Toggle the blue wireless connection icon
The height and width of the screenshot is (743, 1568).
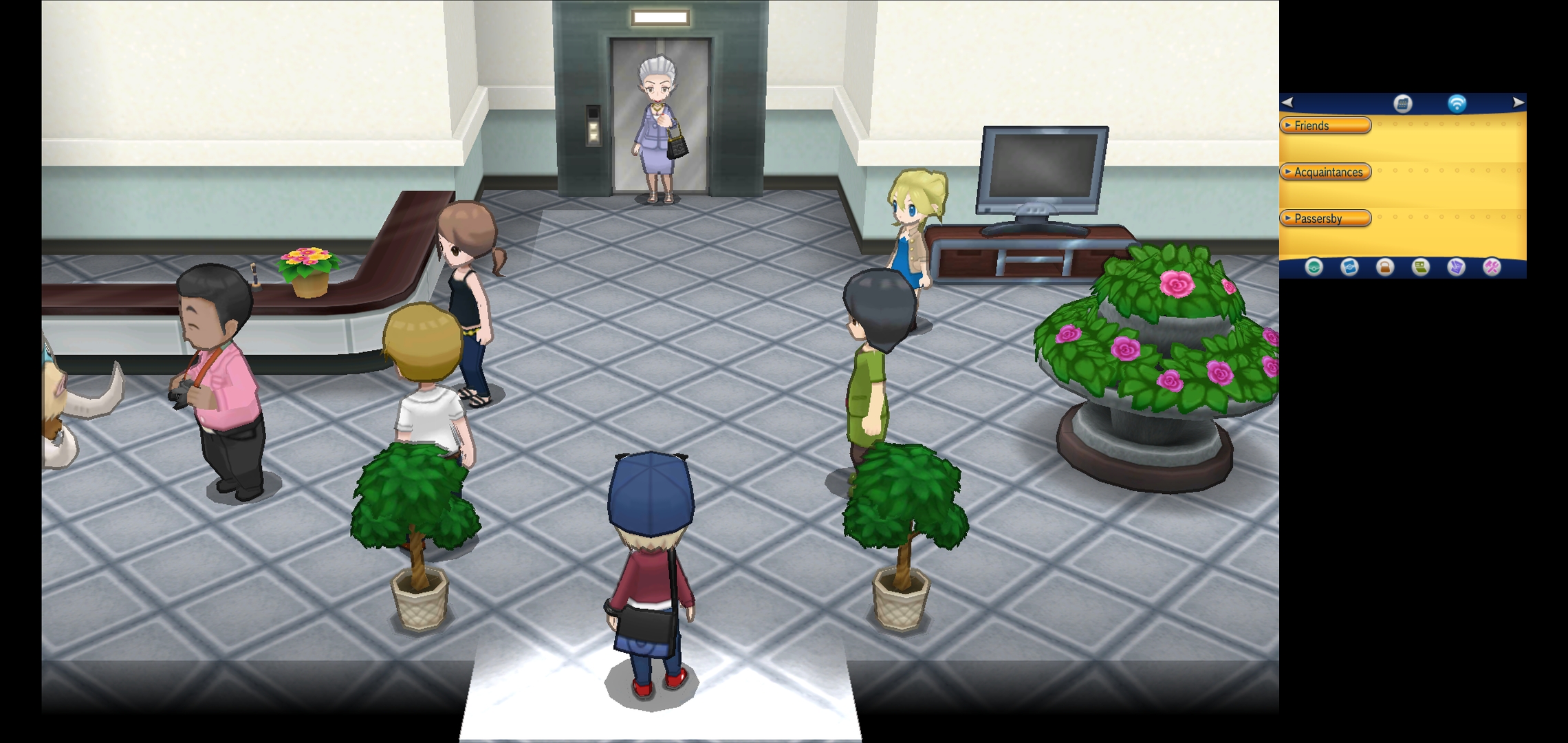coord(1457,104)
